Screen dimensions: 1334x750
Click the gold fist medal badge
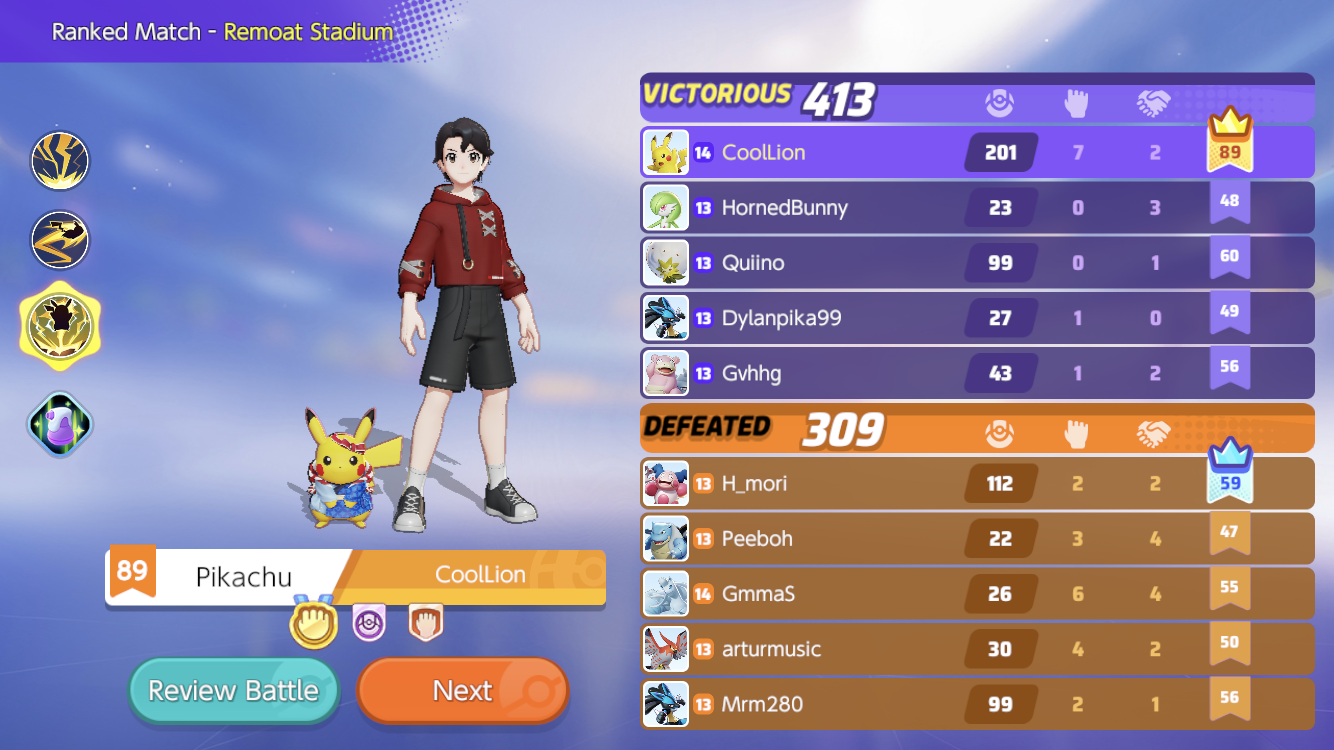[x=313, y=624]
